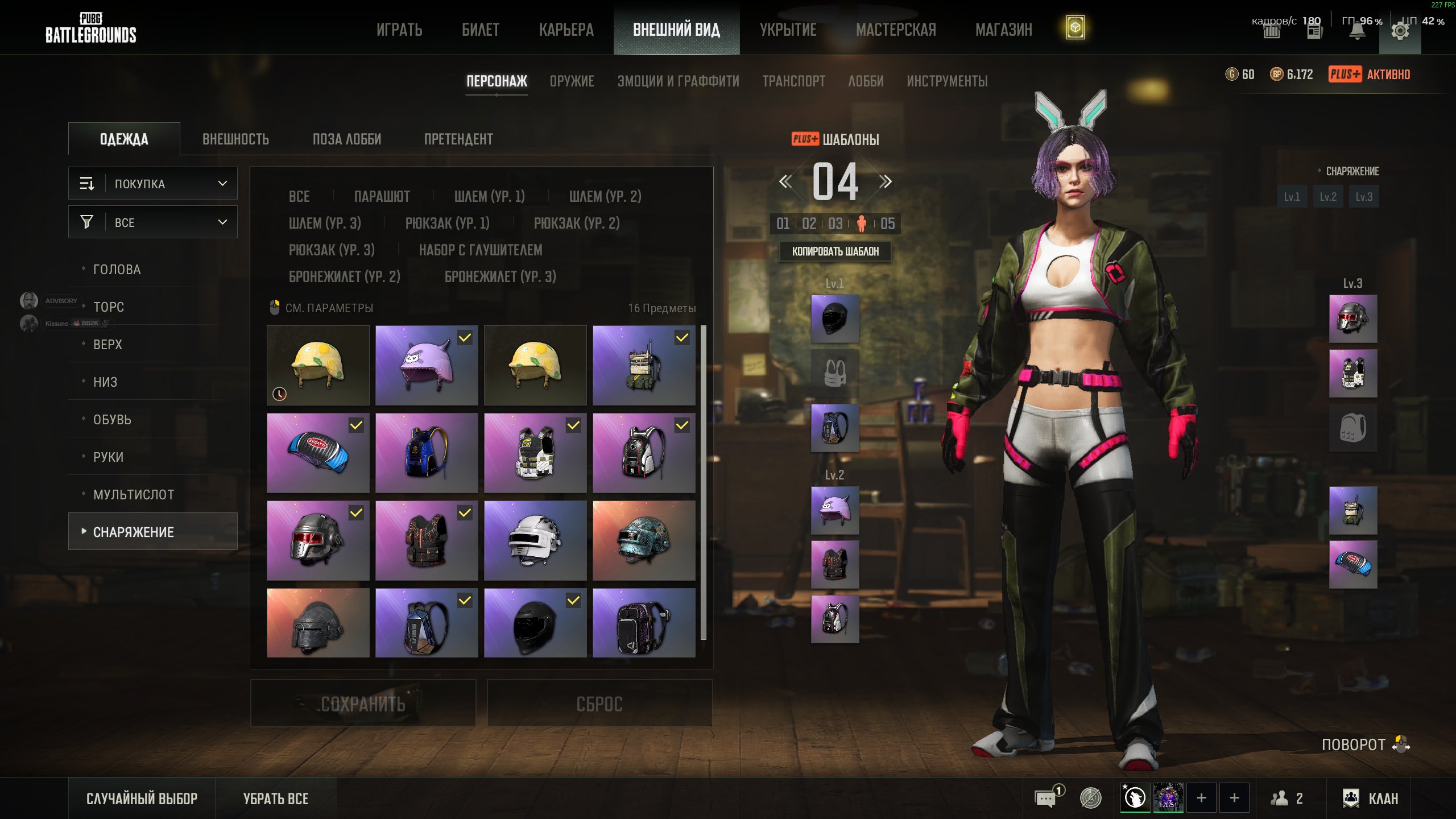Click СЛУЧАЙНЫЙ ВЫБОР random selection button
Viewport: 1456px width, 819px height.
pos(142,799)
